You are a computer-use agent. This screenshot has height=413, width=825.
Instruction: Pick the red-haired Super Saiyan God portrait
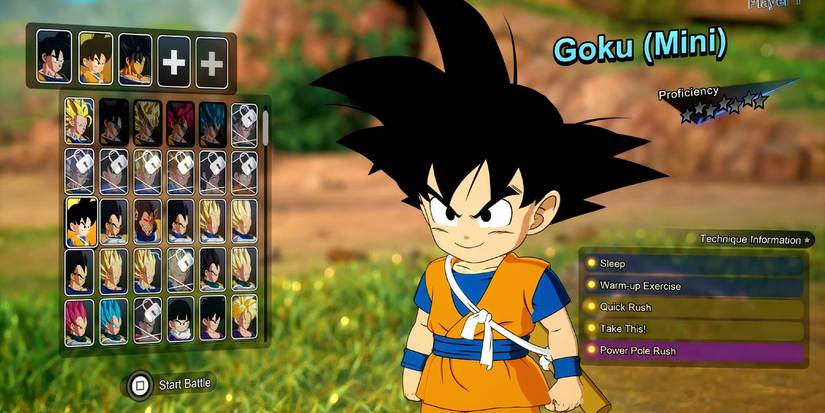pos(179,120)
